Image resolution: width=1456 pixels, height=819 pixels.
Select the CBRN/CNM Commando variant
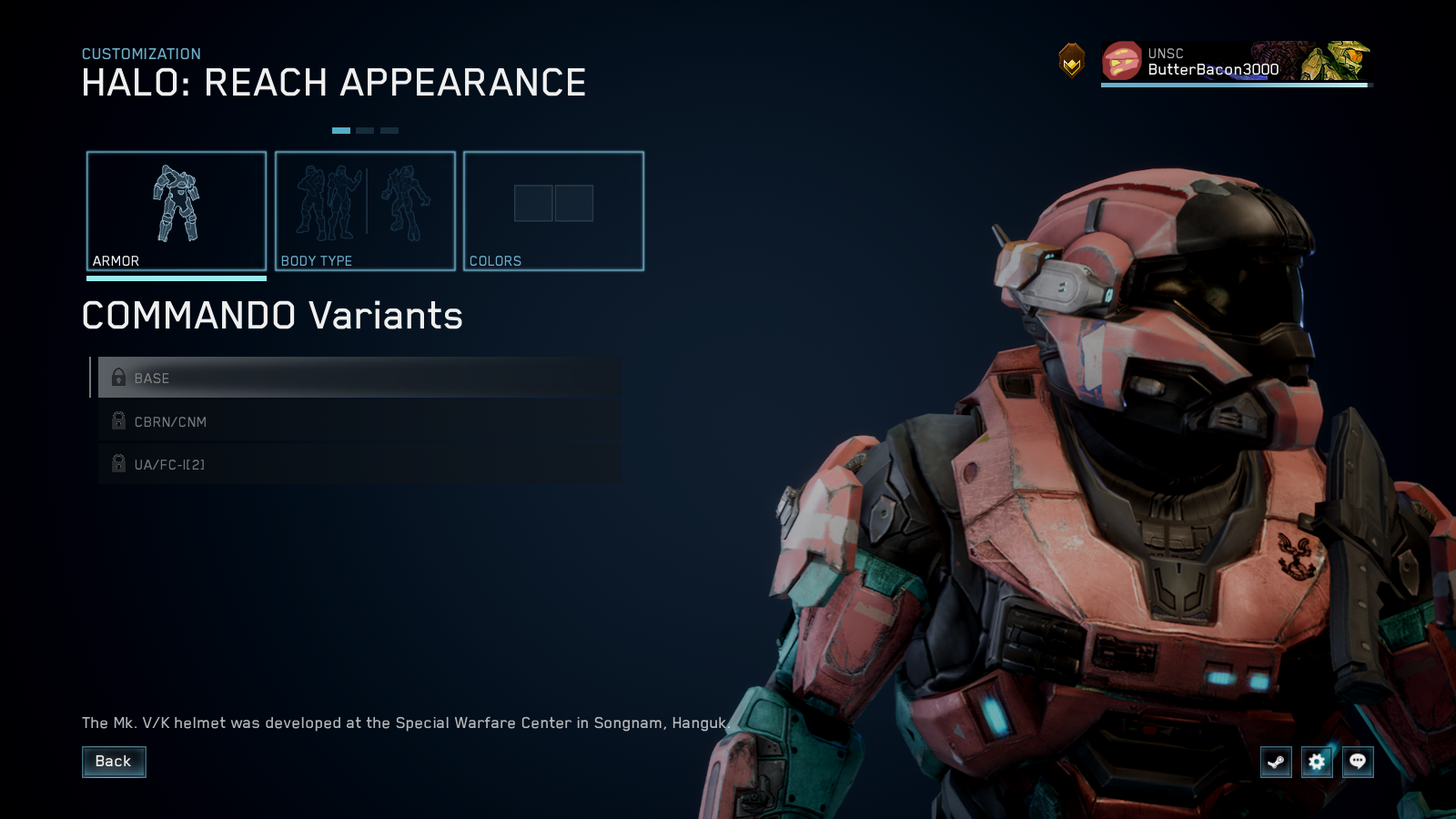click(355, 421)
